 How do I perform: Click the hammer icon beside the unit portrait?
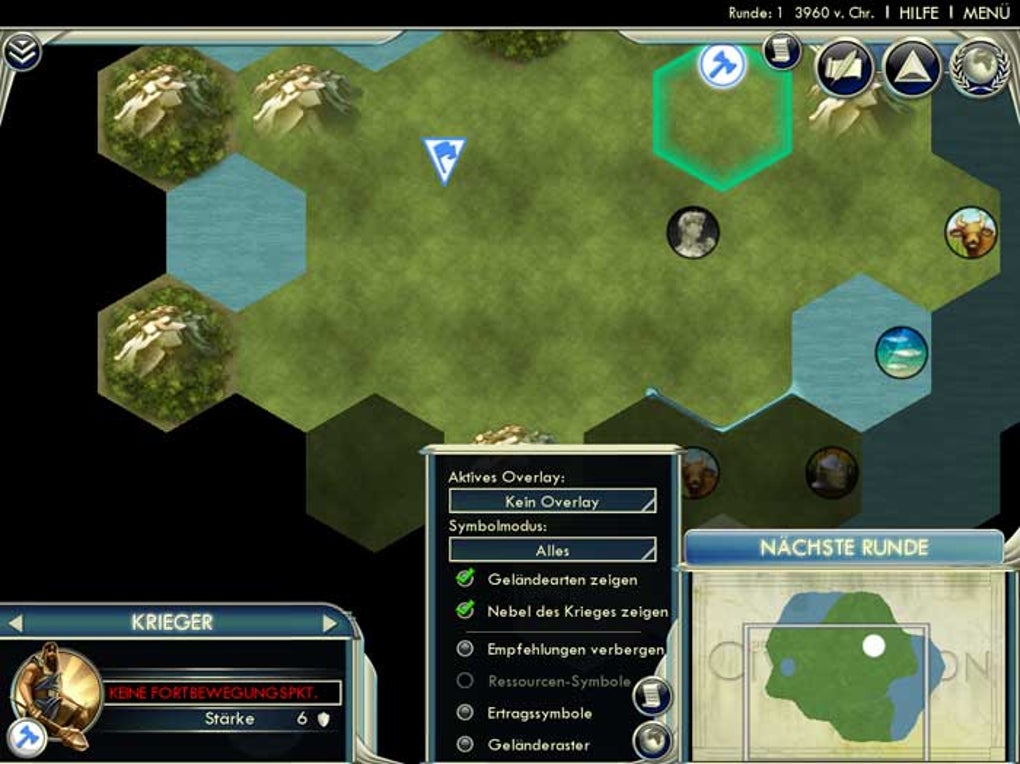click(25, 738)
